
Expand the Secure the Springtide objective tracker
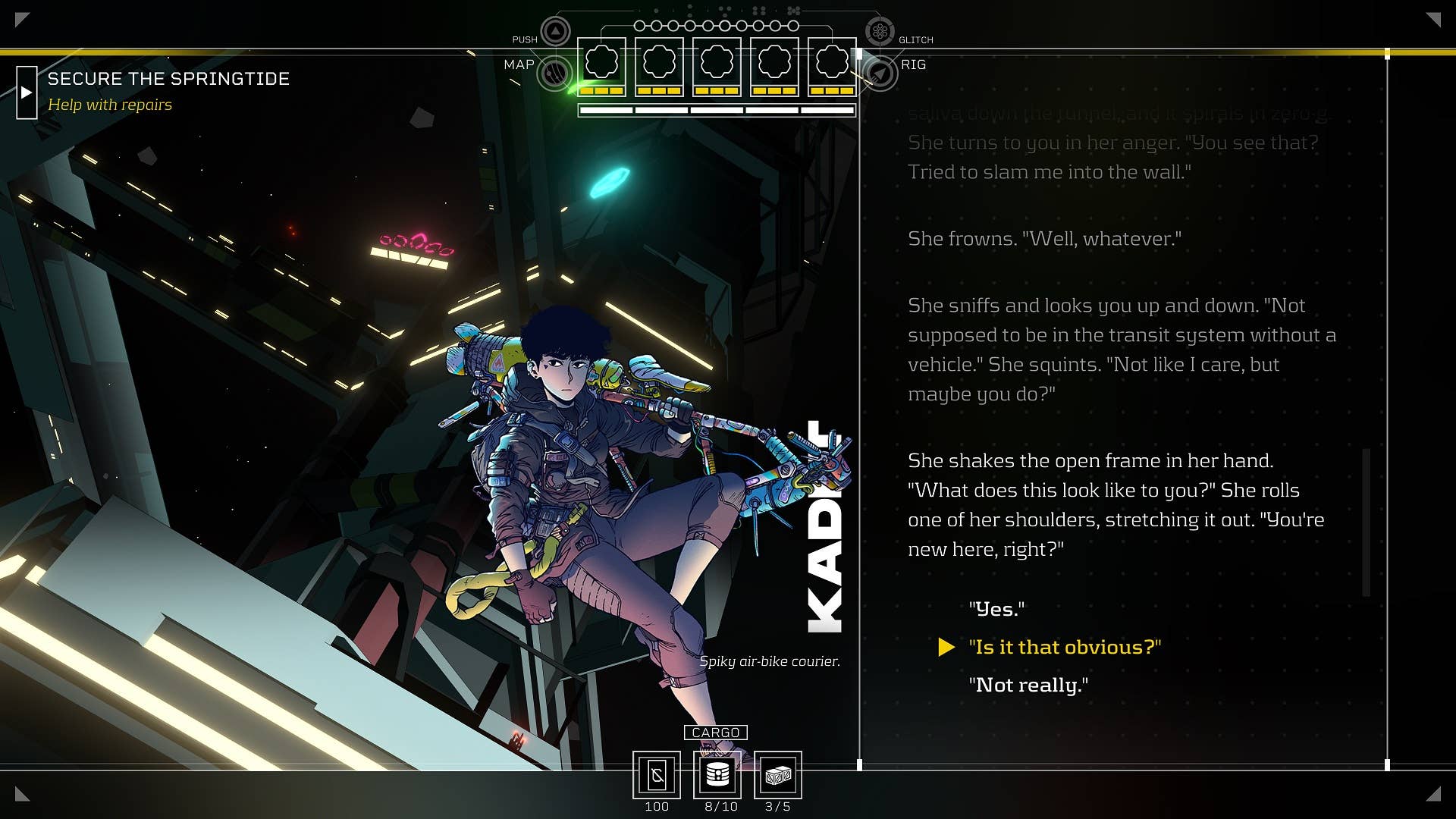27,93
